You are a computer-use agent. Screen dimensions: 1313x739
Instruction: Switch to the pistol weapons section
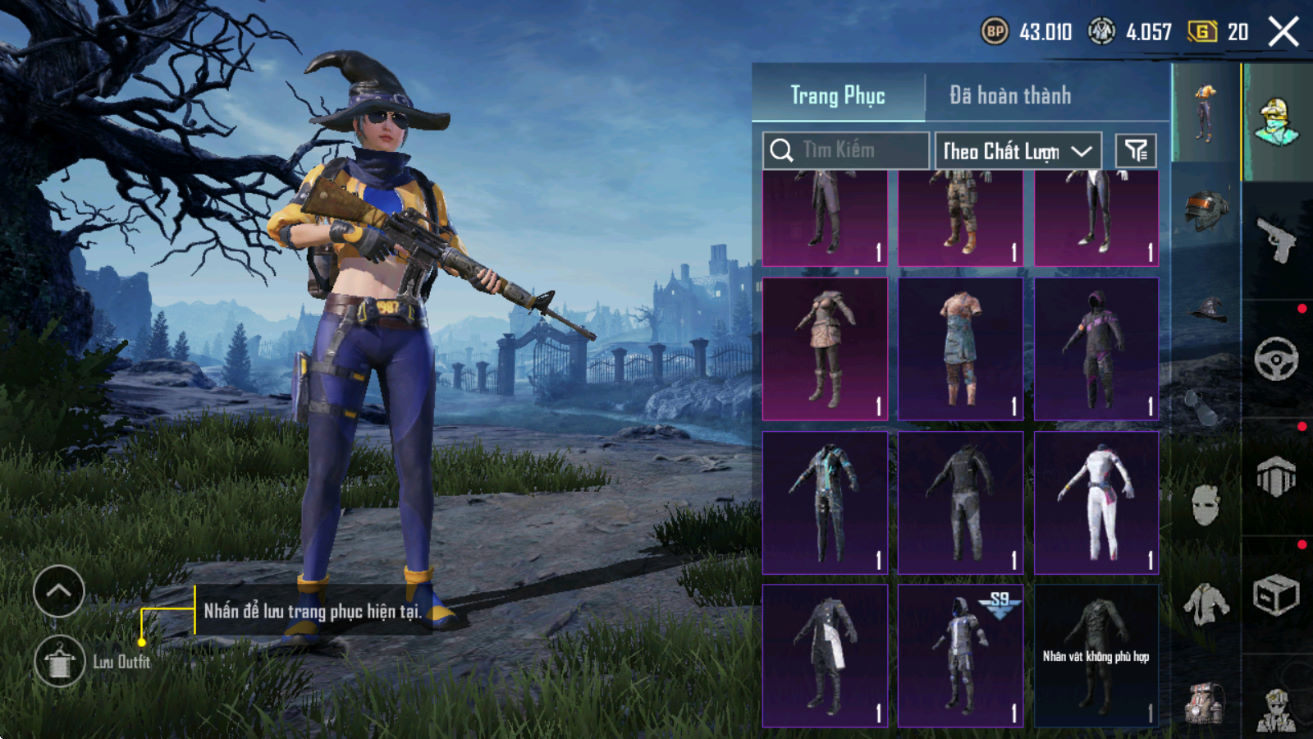[1277, 240]
